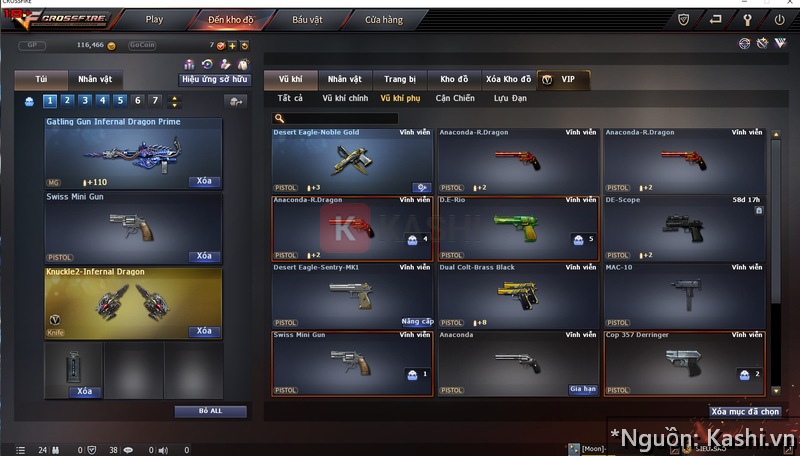Go to the Báu vật menu
This screenshot has height=456, width=800.
coord(307,19)
